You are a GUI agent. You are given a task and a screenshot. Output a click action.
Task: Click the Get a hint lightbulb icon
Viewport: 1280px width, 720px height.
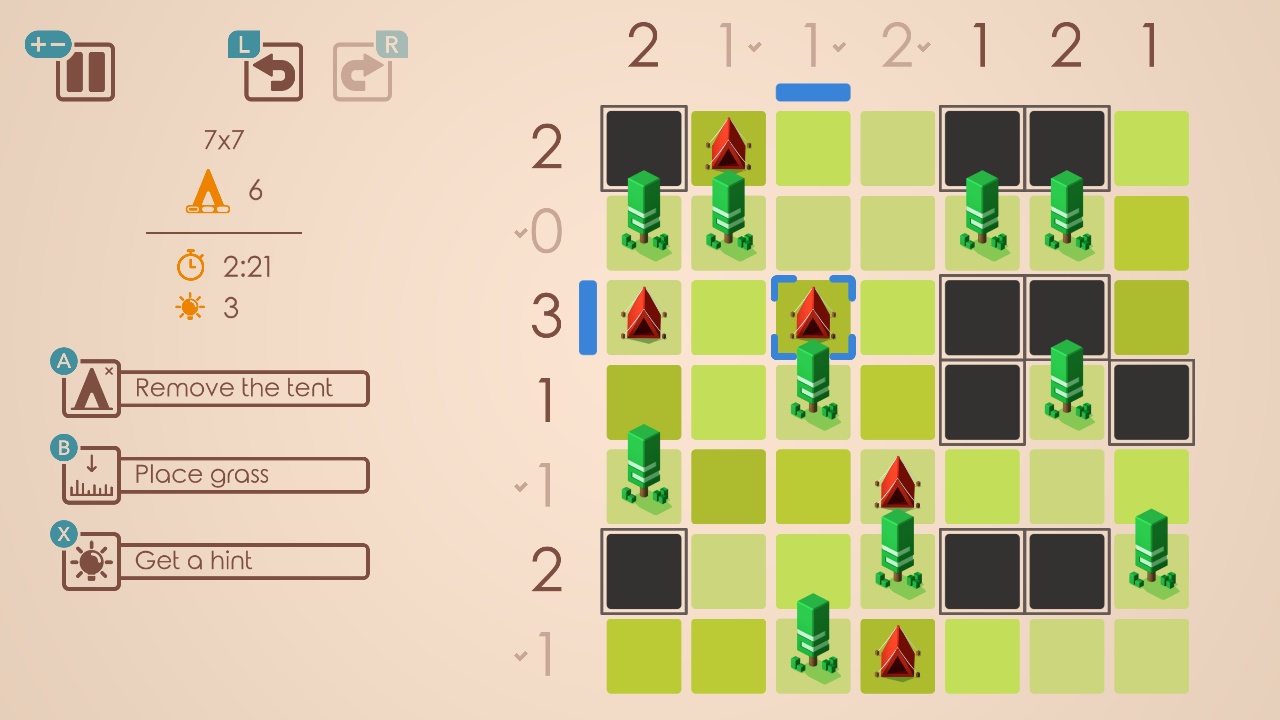tap(89, 561)
